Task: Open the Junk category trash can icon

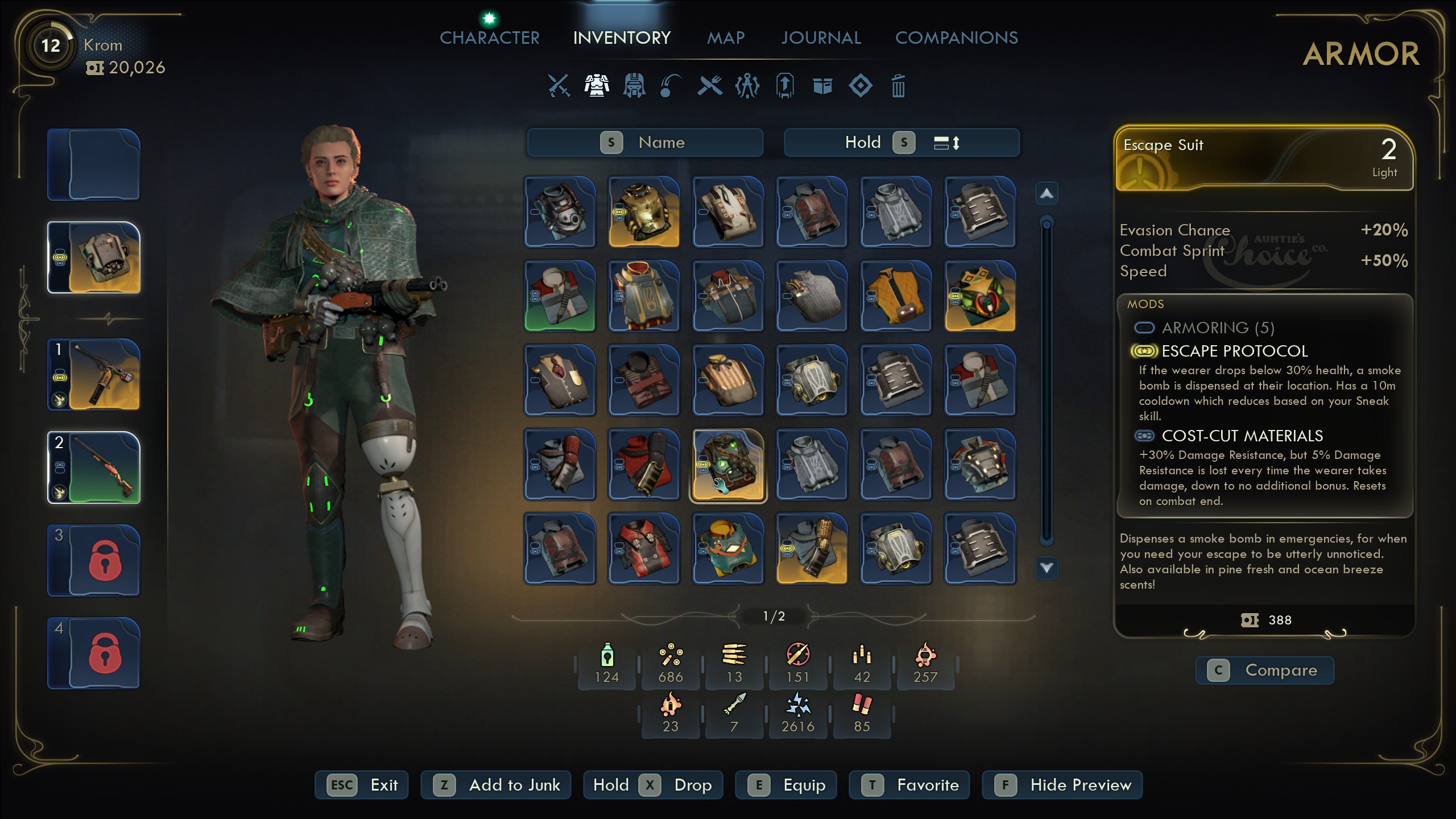Action: (x=899, y=86)
